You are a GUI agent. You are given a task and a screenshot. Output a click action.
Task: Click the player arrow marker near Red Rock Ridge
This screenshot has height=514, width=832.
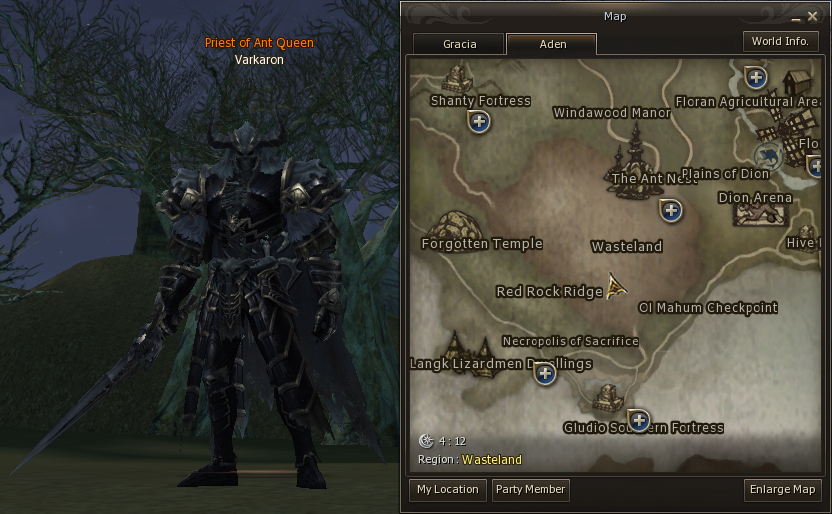click(617, 288)
